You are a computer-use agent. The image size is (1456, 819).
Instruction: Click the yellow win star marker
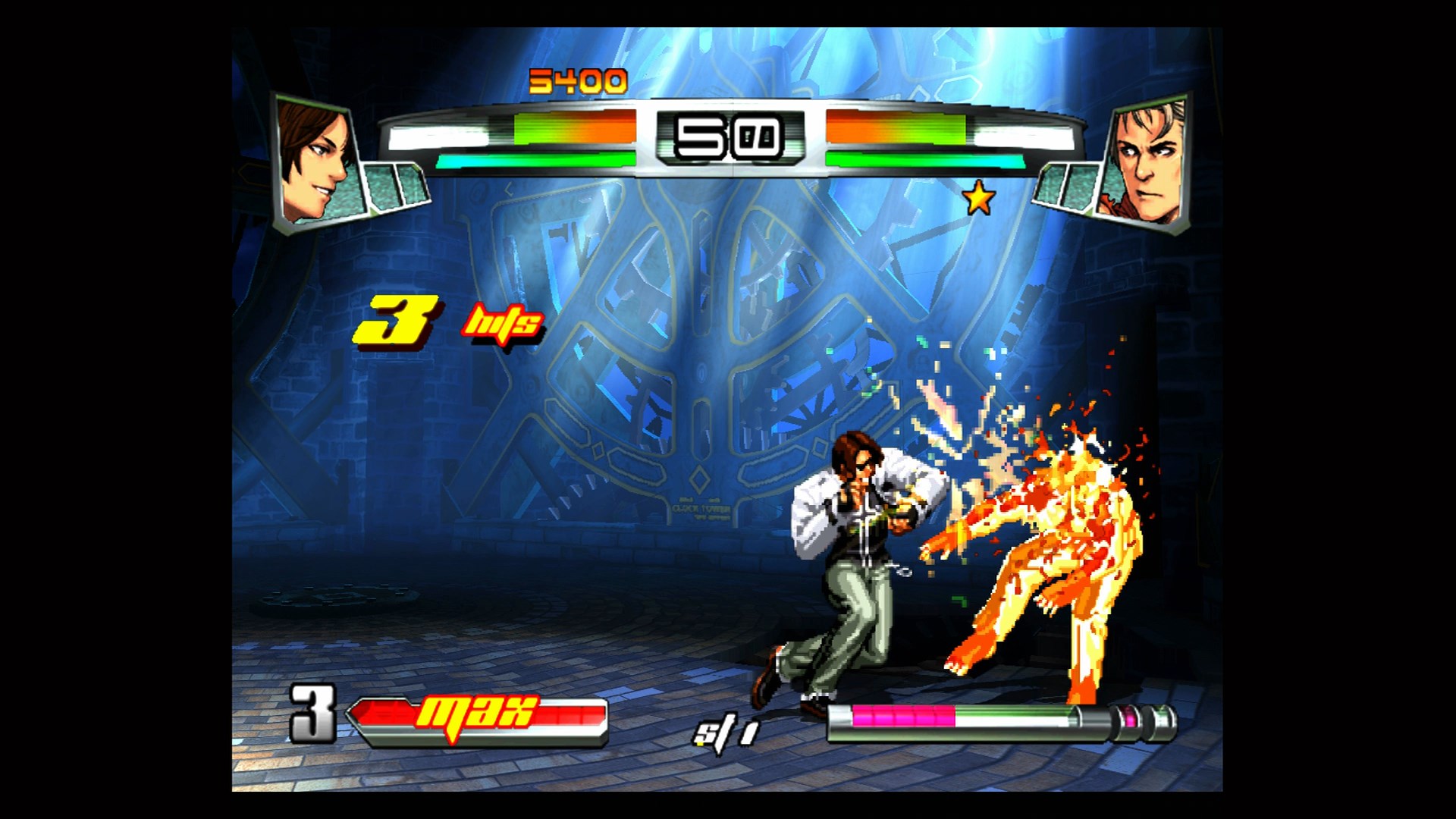(977, 198)
